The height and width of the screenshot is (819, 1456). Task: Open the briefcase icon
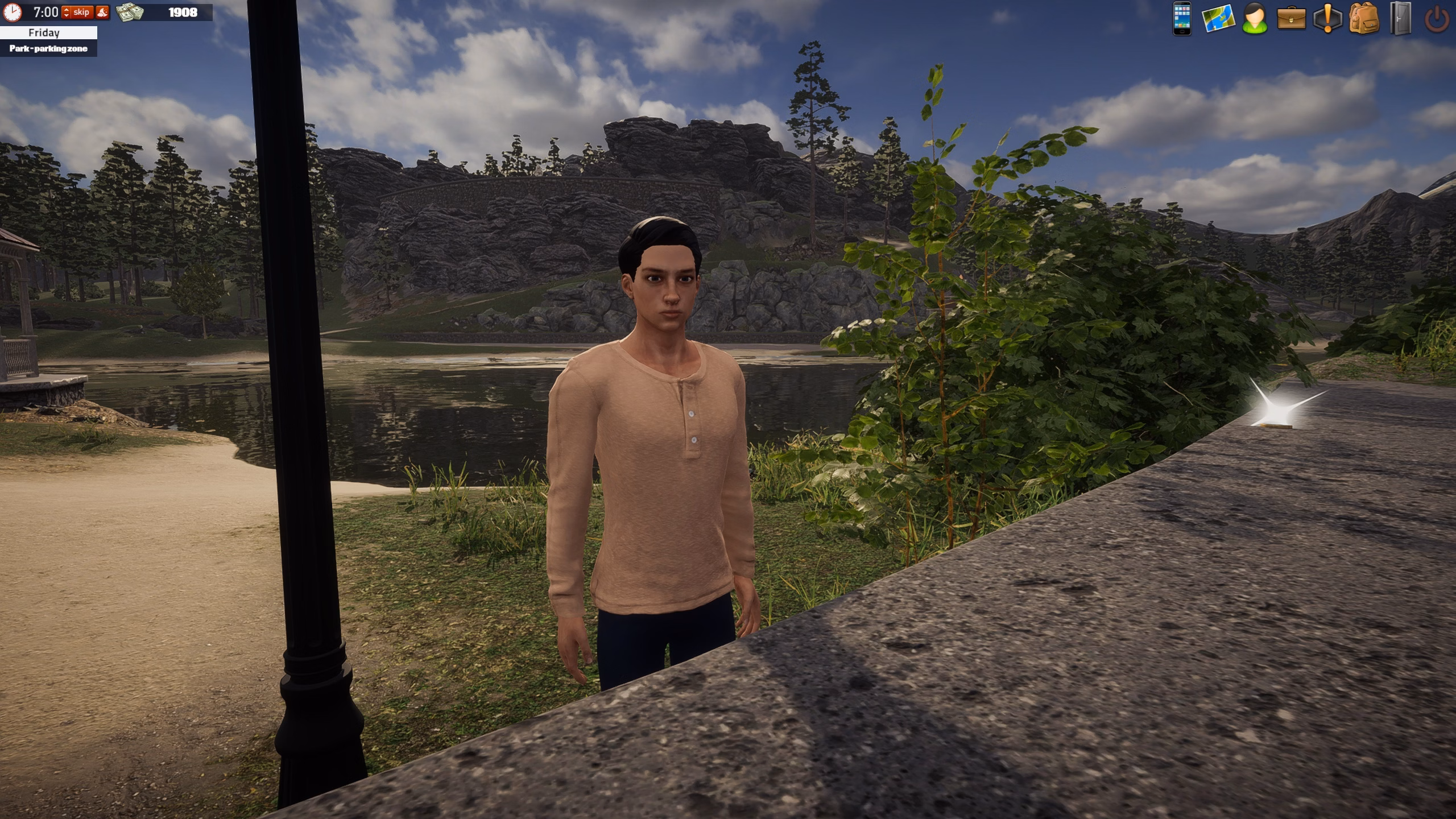[x=1291, y=18]
